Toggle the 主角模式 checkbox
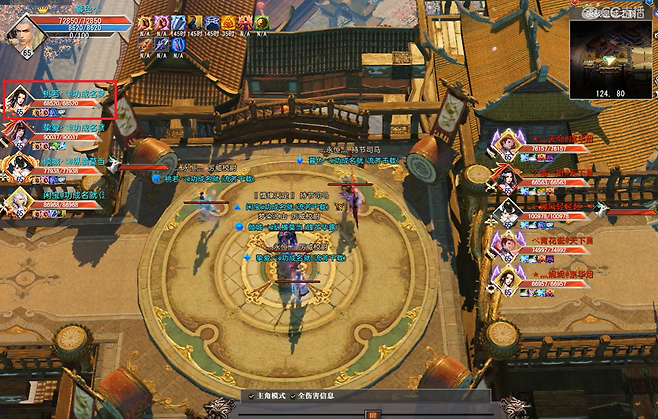 [253, 397]
